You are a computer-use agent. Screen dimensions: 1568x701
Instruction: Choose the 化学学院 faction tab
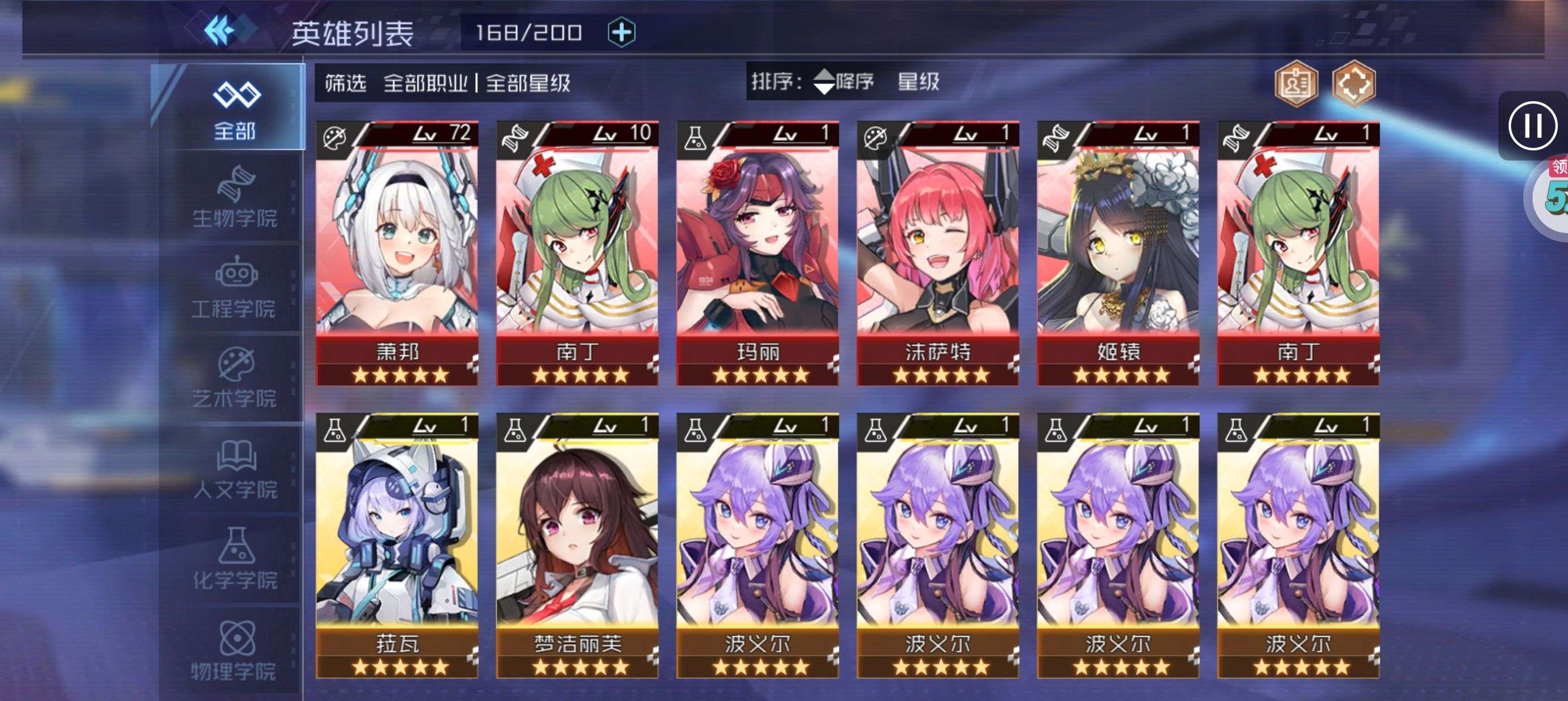234,559
